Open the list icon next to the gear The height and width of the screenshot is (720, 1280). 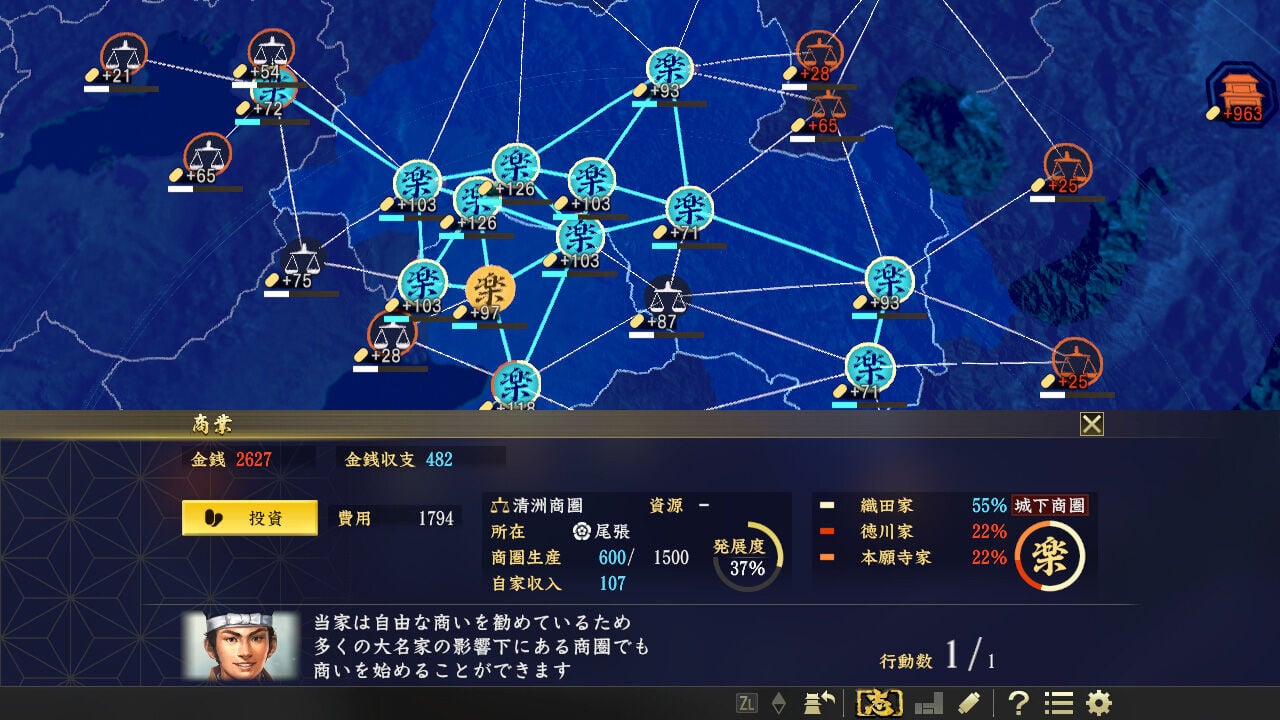point(1057,703)
